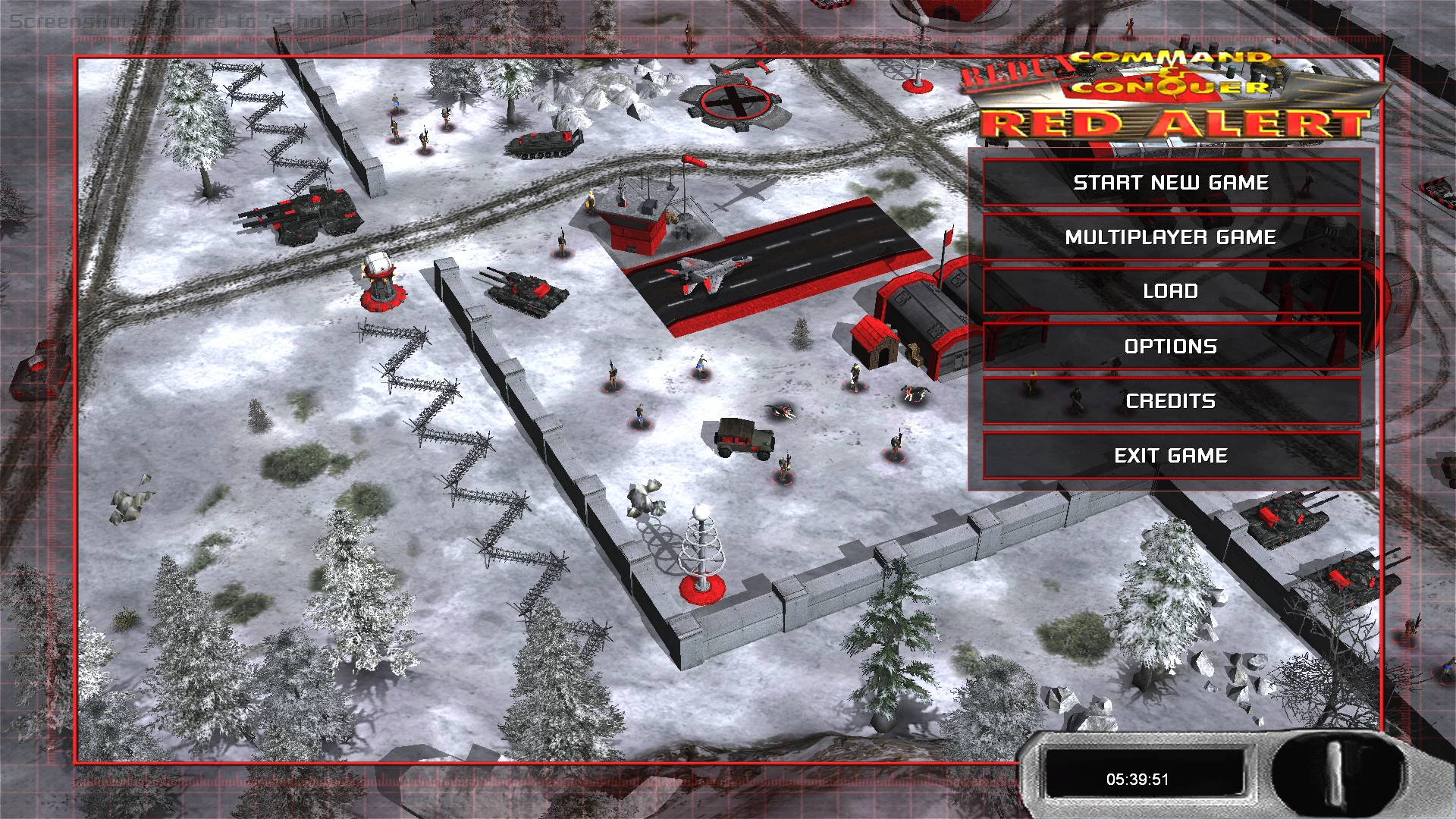View the game Credits
1456x819 pixels.
pos(1170,400)
